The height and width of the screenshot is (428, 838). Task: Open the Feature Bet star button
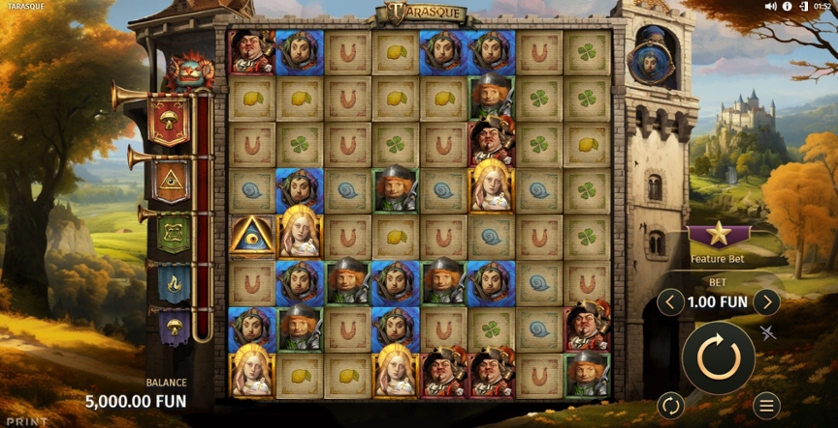point(718,237)
